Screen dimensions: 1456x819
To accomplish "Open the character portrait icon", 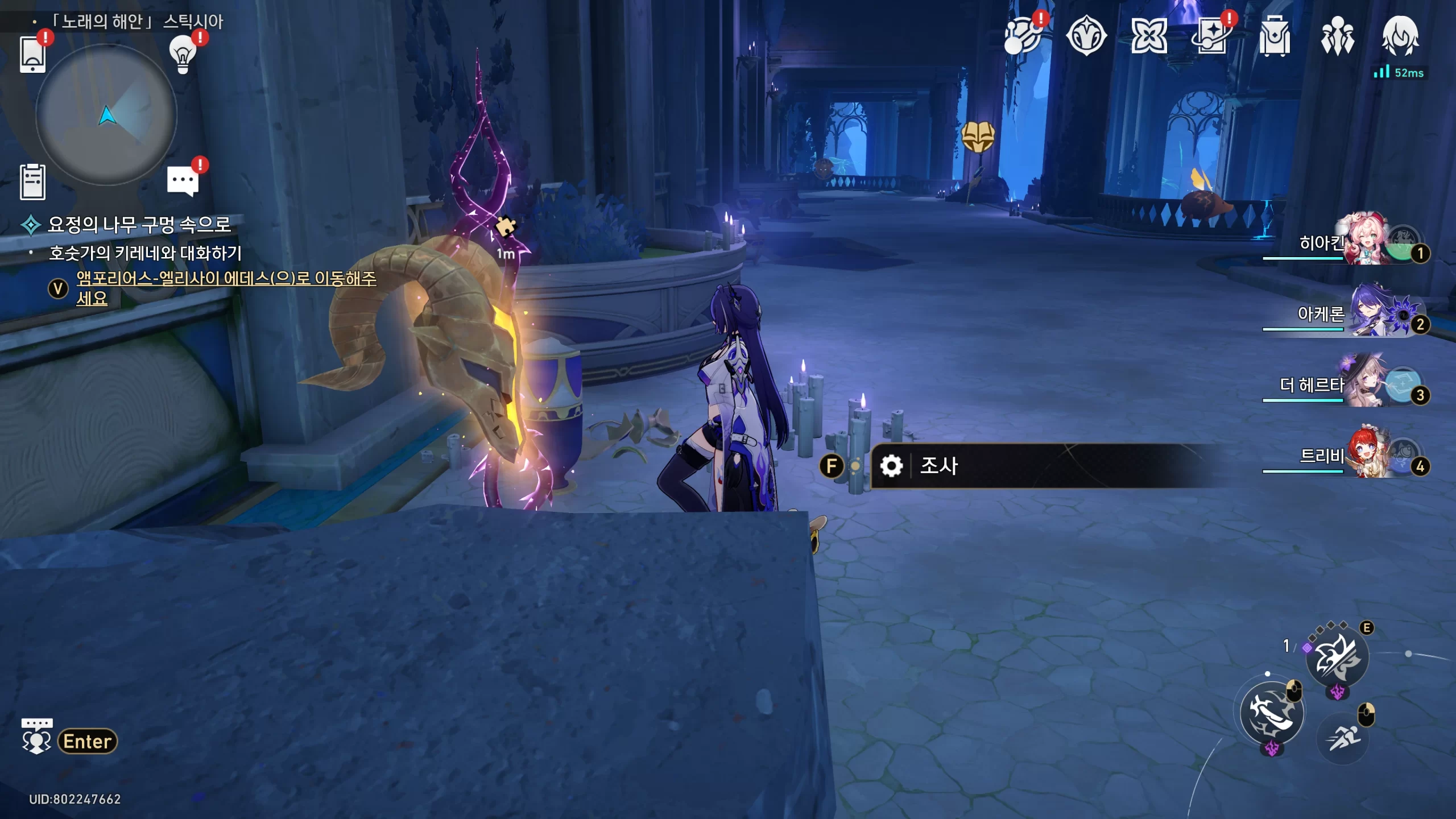I will (x=1400, y=36).
